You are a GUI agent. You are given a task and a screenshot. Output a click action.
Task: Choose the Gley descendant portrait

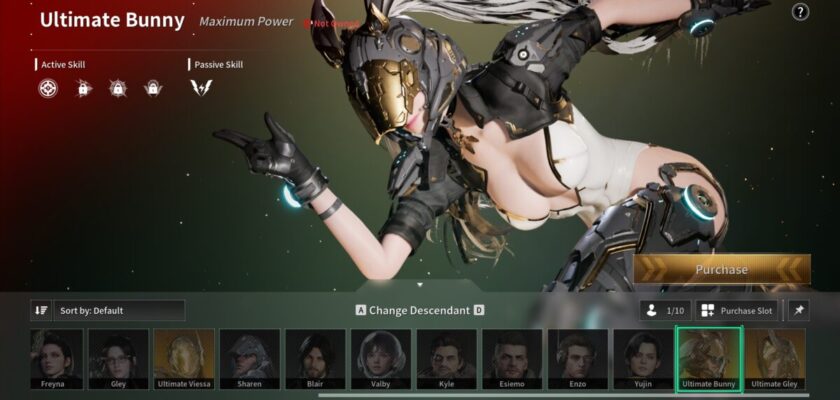click(119, 357)
